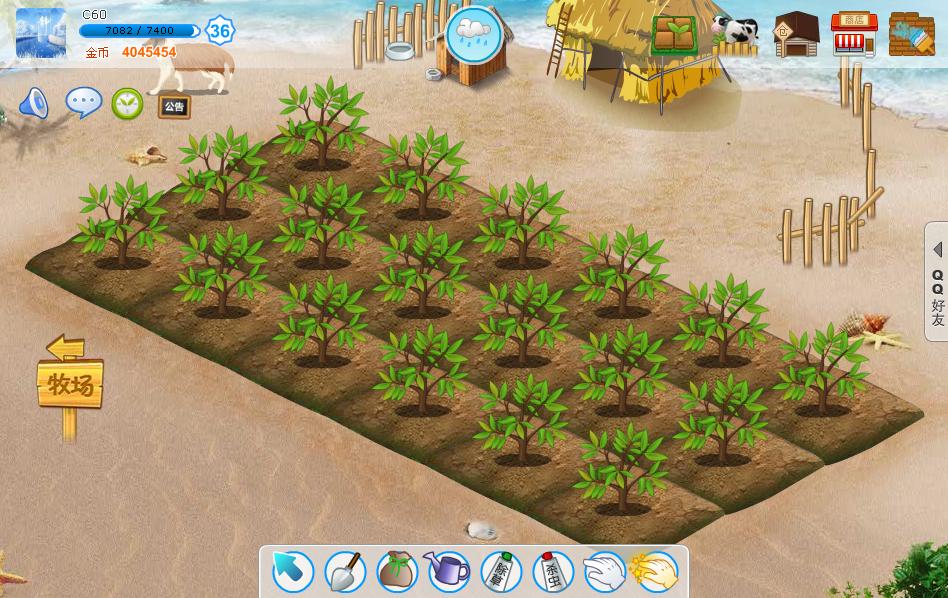The image size is (948, 598).
Task: Click the 牧场 ranch signpost
Action: [x=70, y=382]
